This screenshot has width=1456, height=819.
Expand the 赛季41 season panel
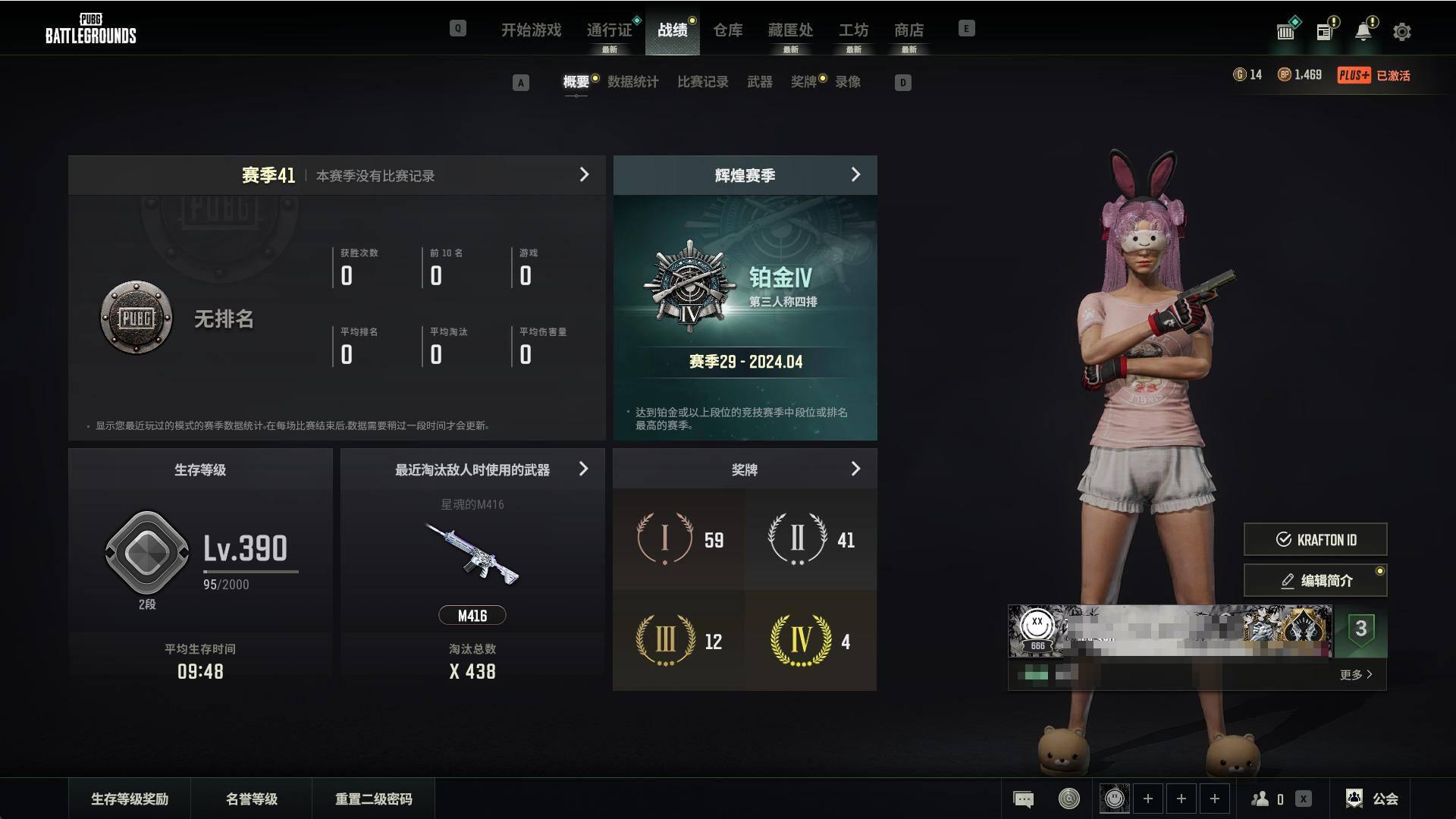[584, 175]
